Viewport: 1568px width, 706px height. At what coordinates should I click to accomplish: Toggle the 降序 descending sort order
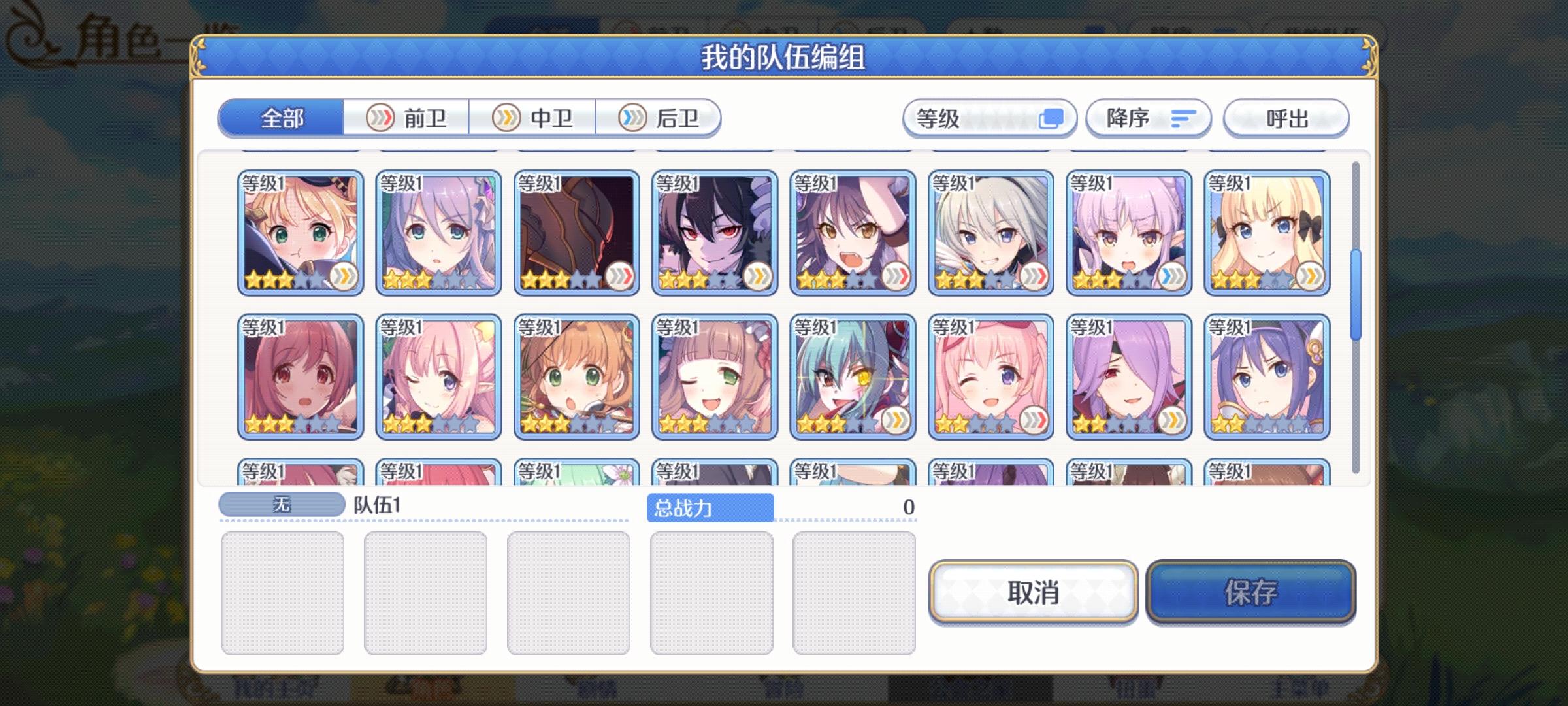click(1149, 118)
